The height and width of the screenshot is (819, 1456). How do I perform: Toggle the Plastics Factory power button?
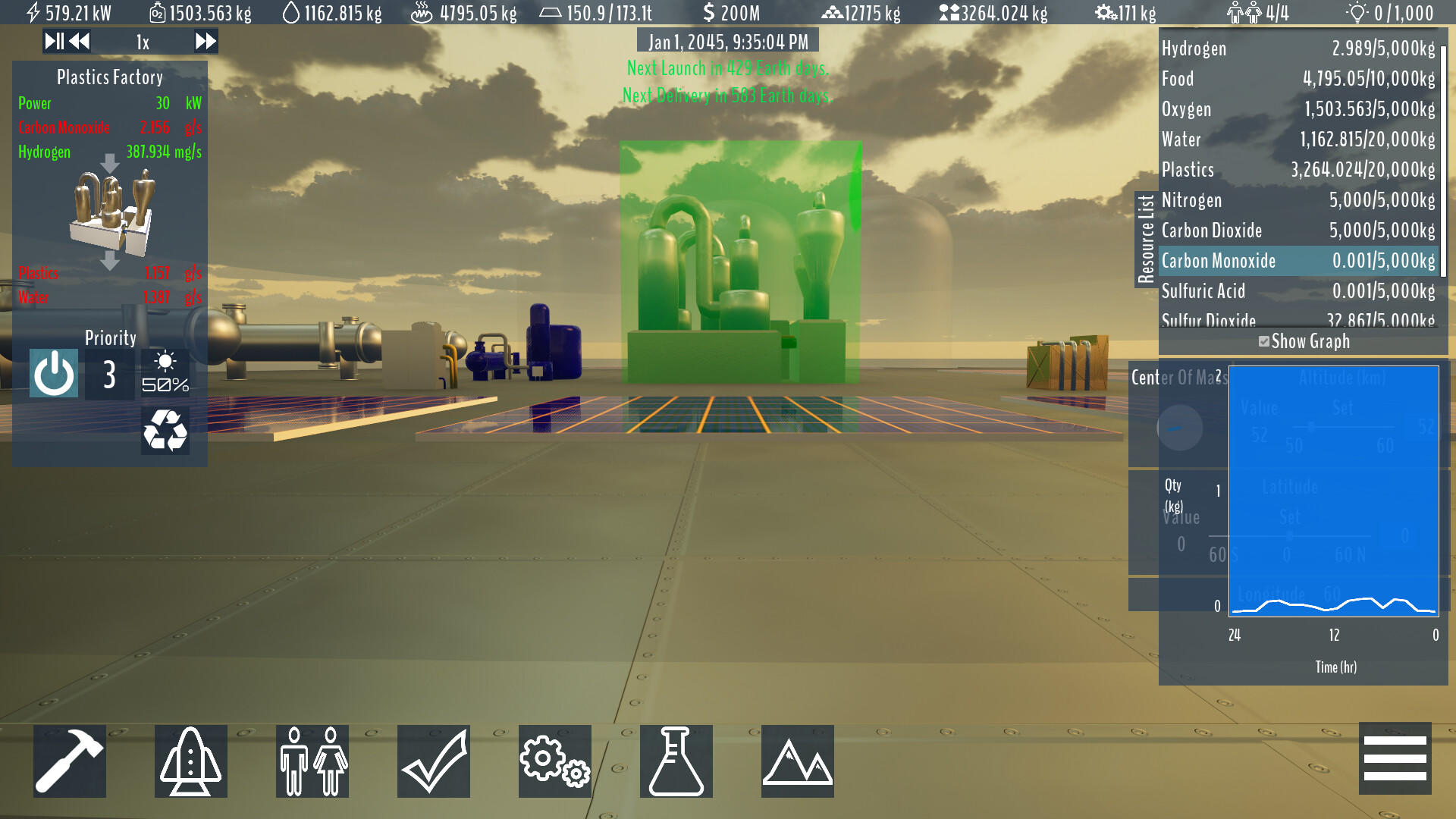[x=53, y=373]
